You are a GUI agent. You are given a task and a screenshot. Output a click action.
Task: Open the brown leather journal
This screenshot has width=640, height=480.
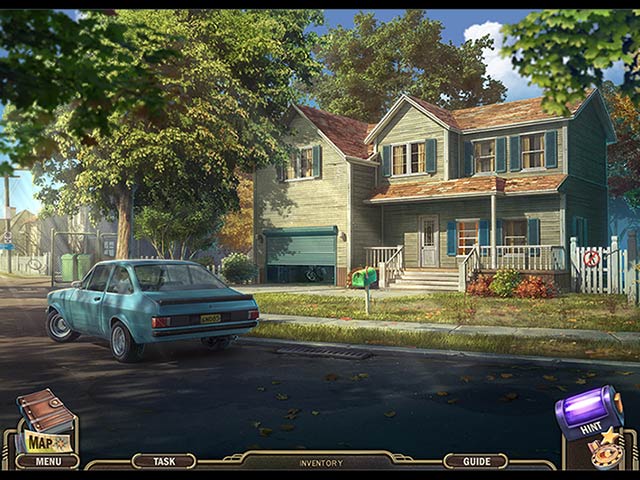[x=45, y=409]
